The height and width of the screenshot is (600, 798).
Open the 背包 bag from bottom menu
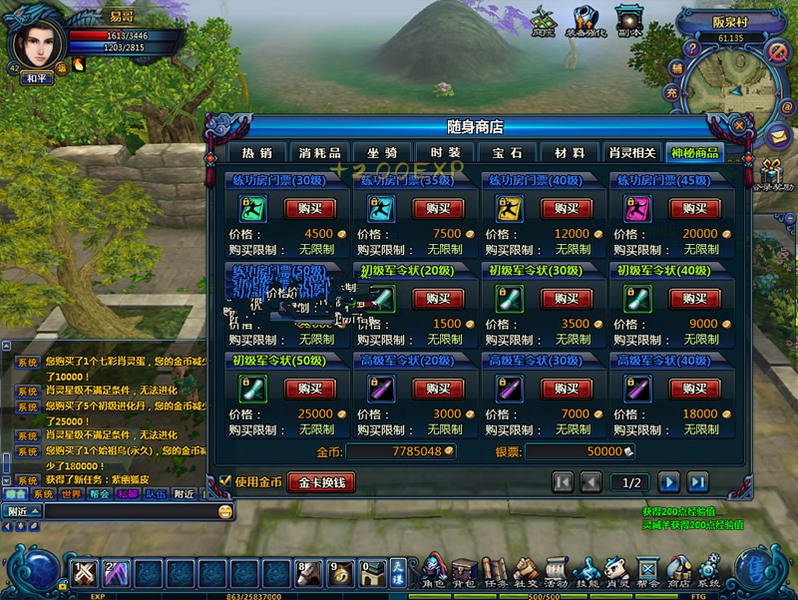(x=463, y=572)
